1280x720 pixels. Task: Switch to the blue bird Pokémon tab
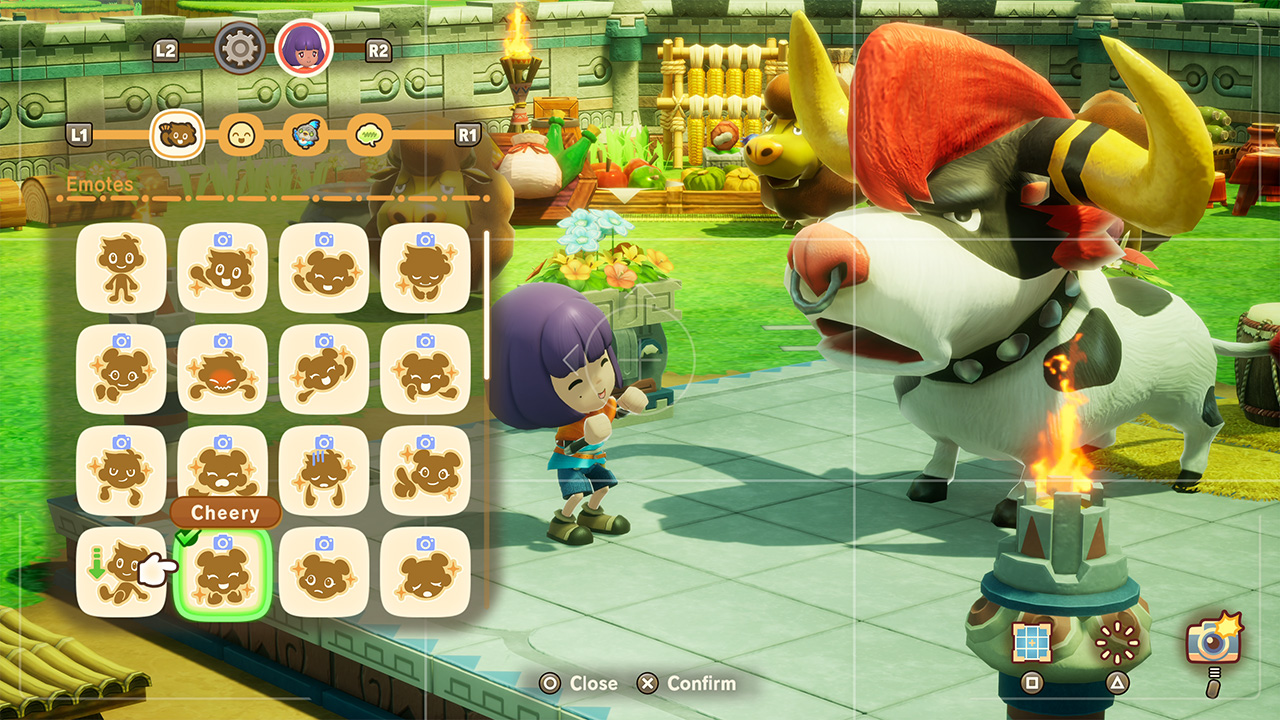[x=305, y=134]
